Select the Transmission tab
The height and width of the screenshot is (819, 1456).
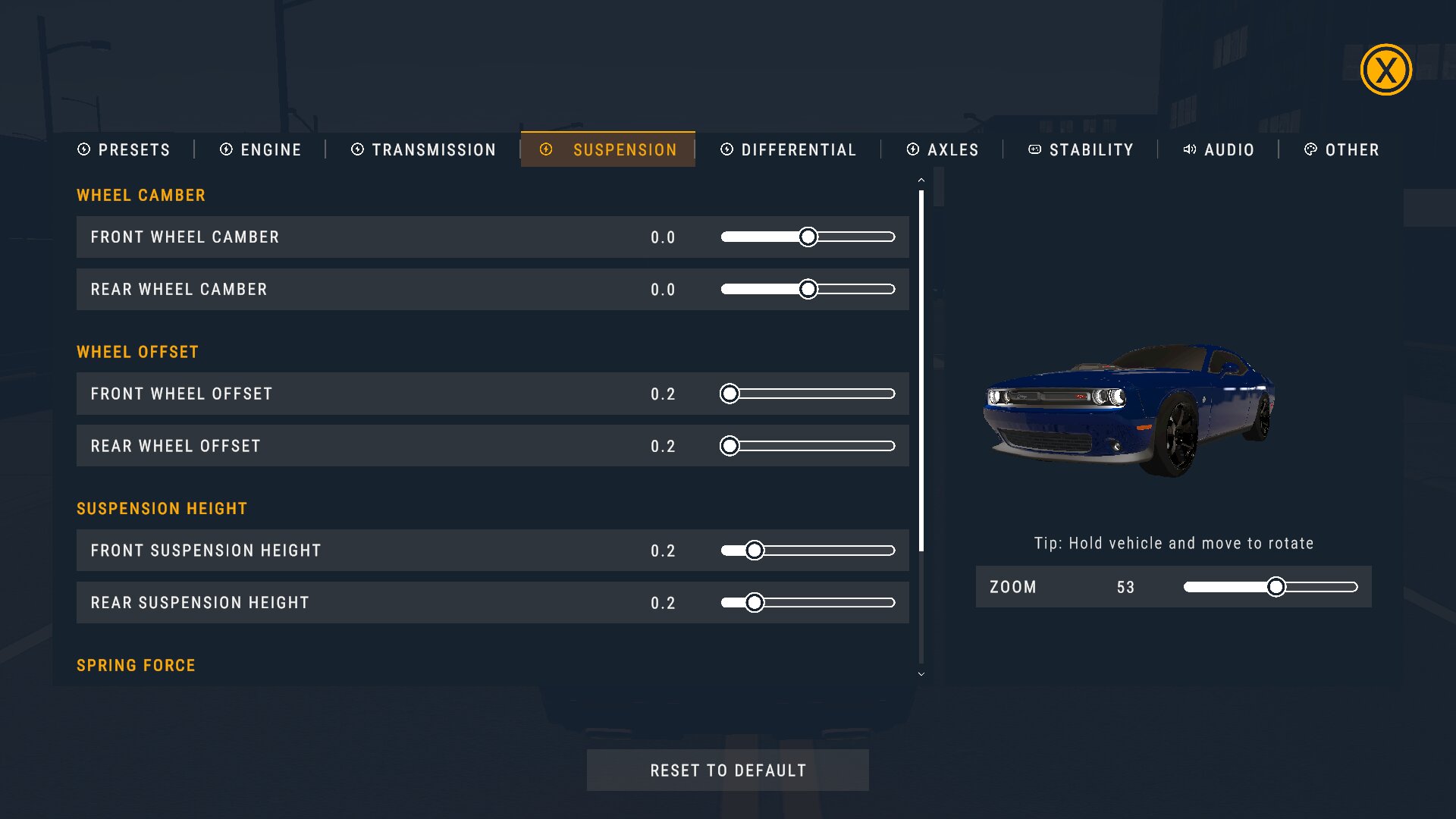[x=423, y=150]
